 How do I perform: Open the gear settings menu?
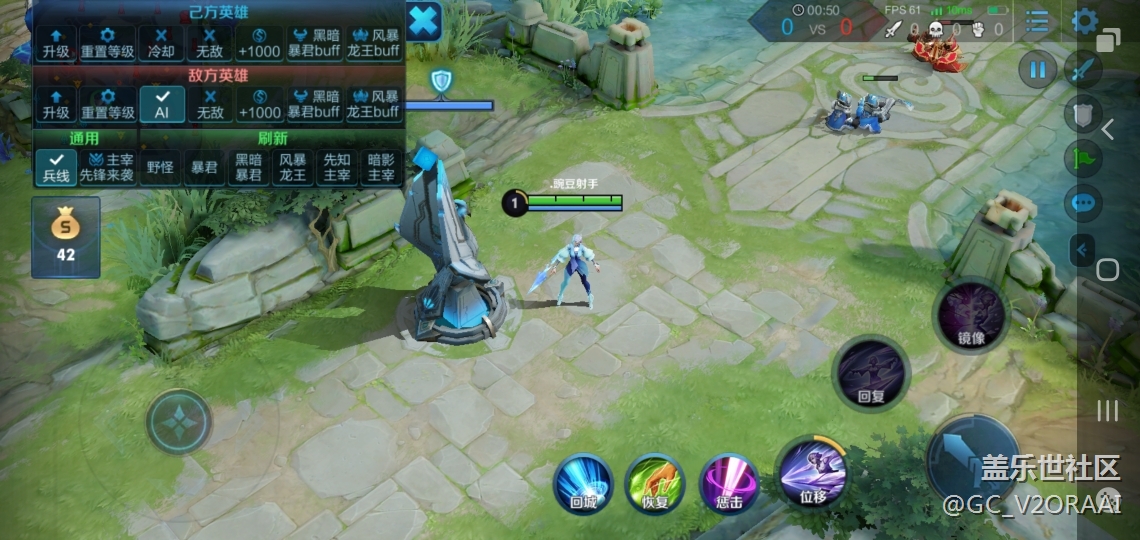pos(1084,21)
